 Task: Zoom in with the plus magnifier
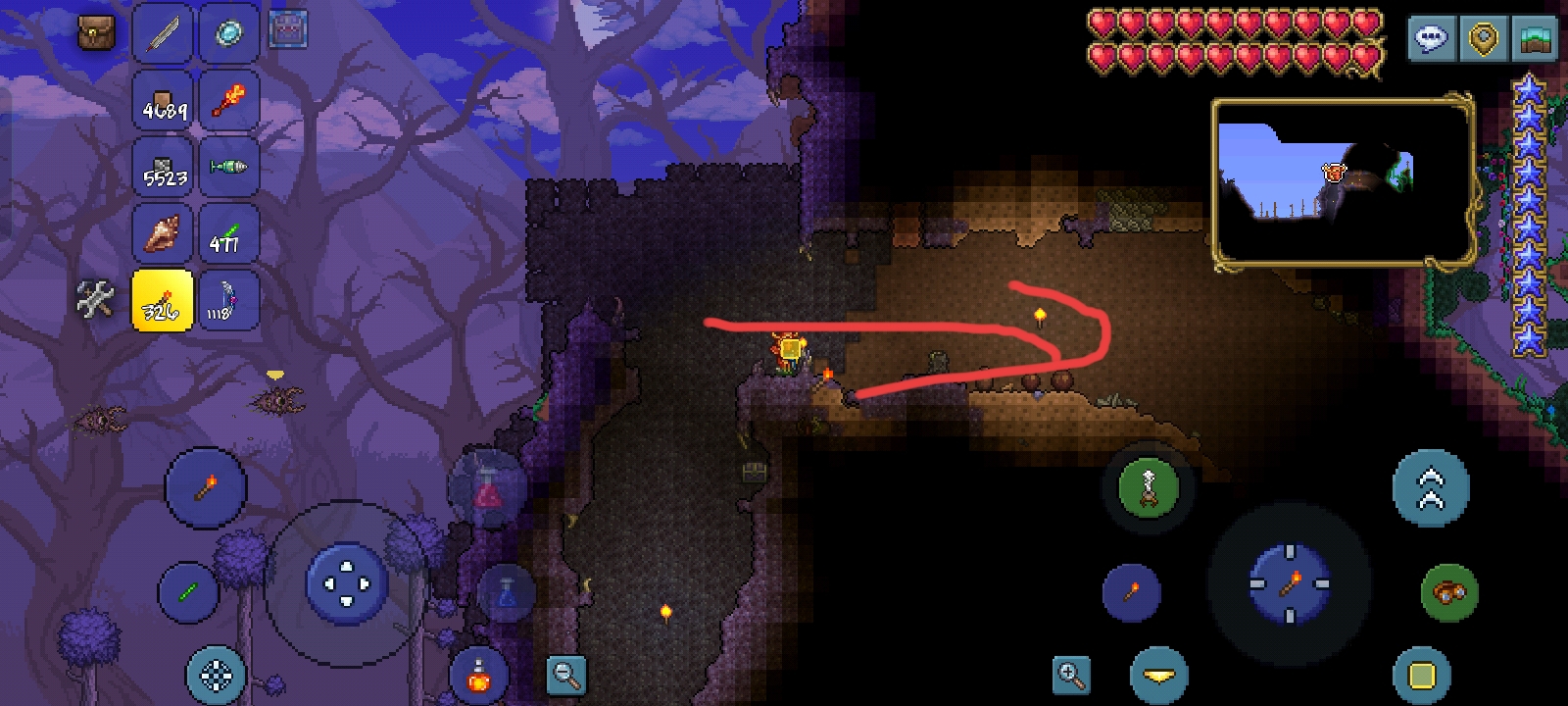(1071, 675)
